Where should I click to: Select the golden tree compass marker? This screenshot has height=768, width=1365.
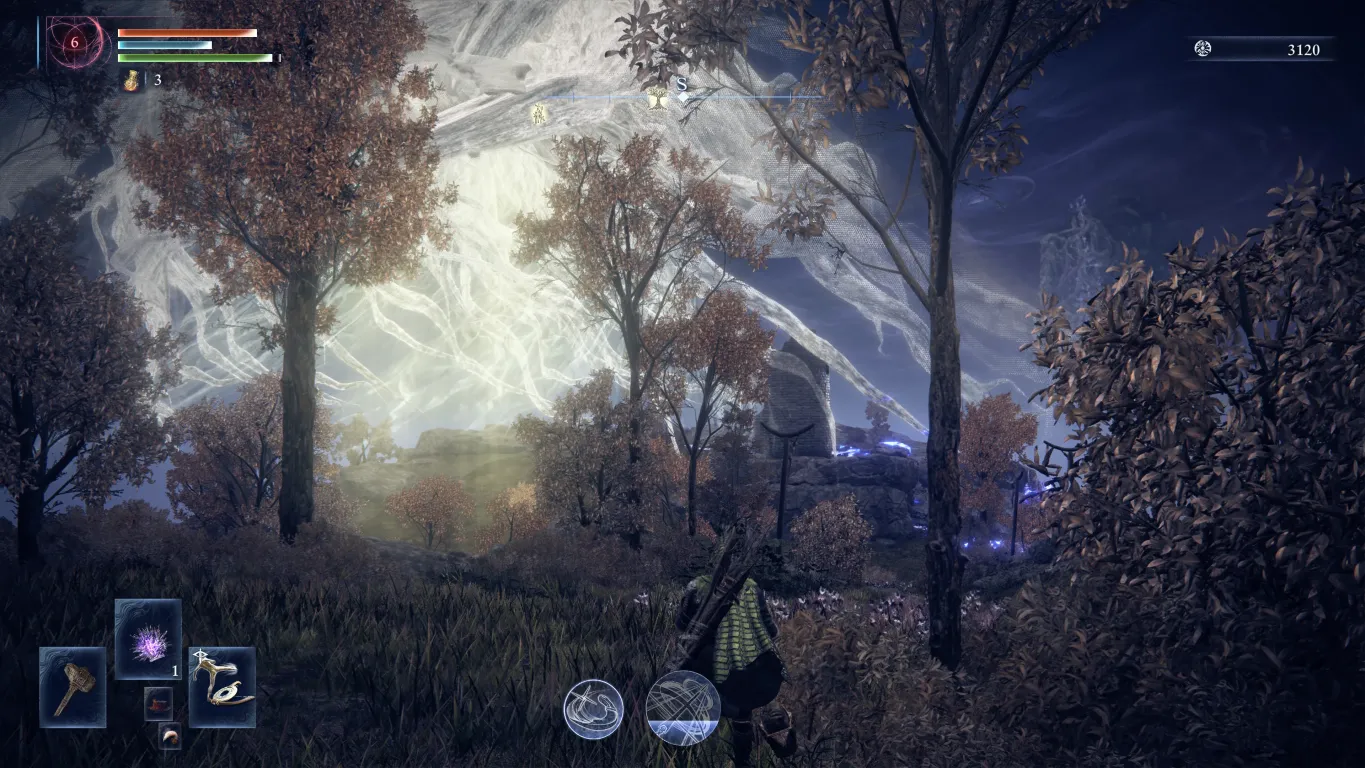657,97
